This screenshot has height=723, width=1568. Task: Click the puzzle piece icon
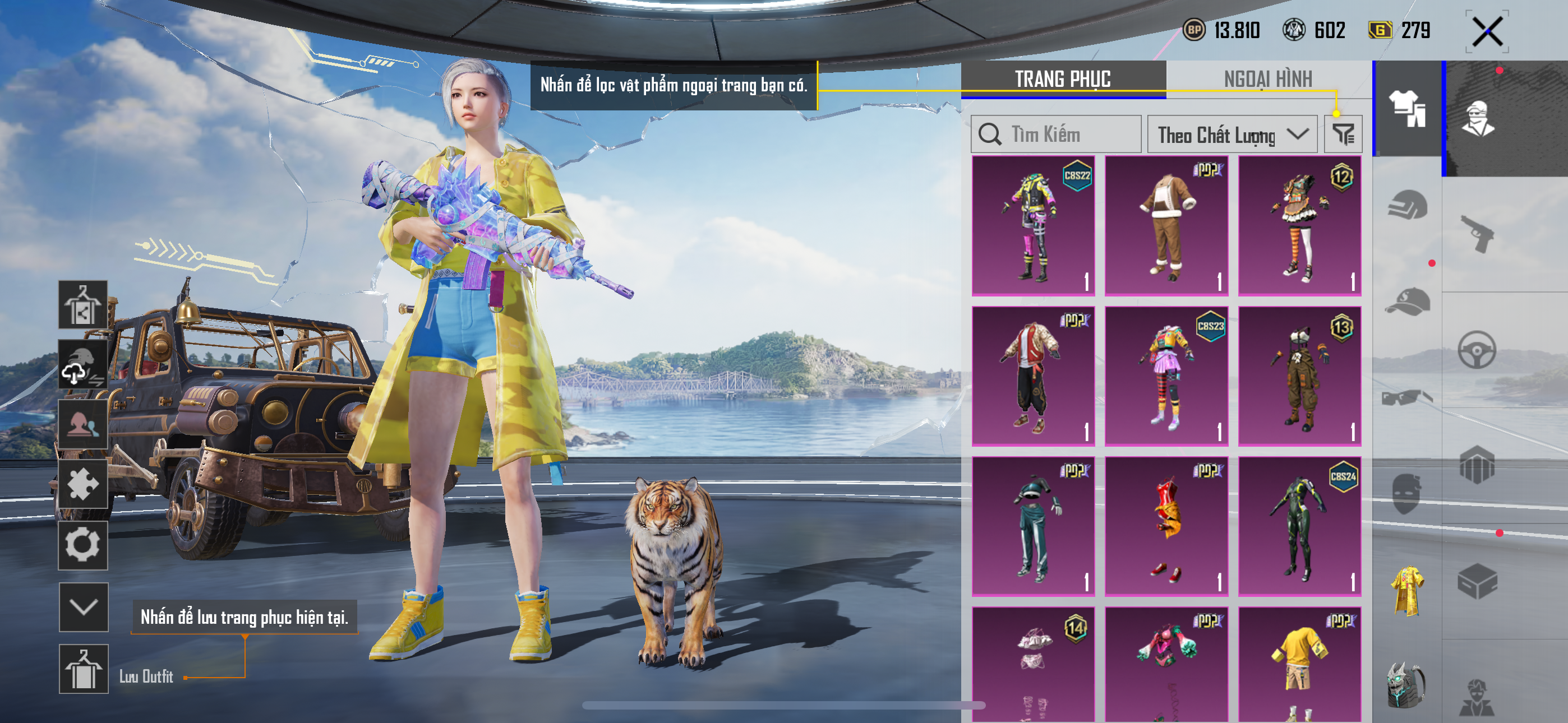coord(84,484)
